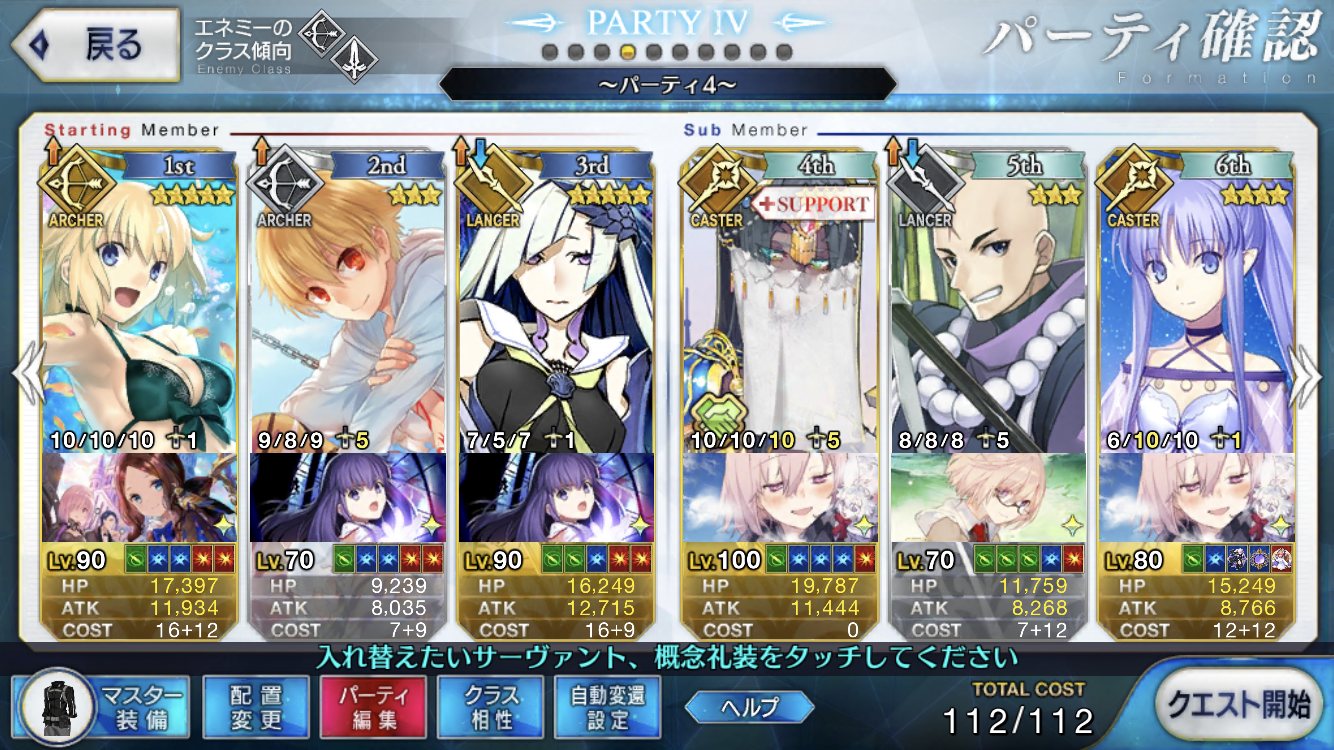Choose the 3rd slot Lancer servant card
1334x750 pixels.
[556, 310]
